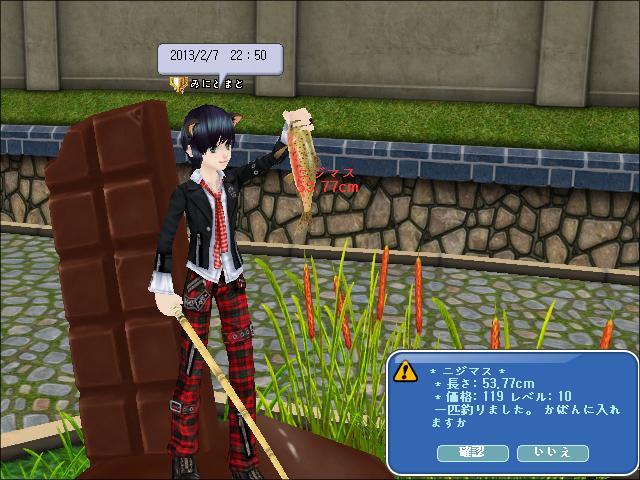Confirm with the 確認 button
Screen dimensions: 640x480
(x=472, y=453)
